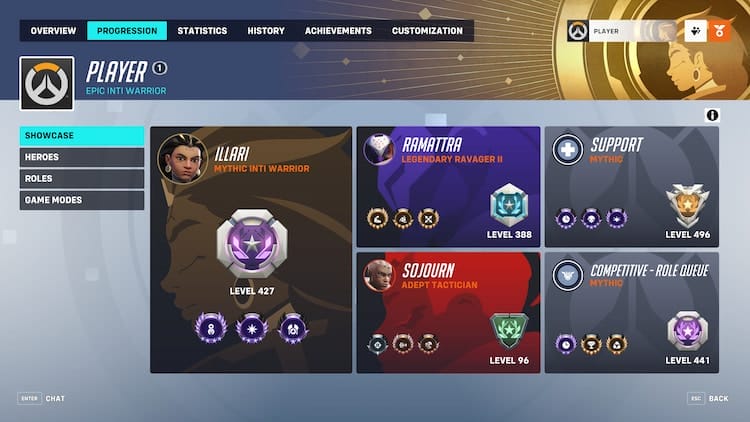The height and width of the screenshot is (422, 750).
Task: Open the Support role card
Action: tap(631, 187)
